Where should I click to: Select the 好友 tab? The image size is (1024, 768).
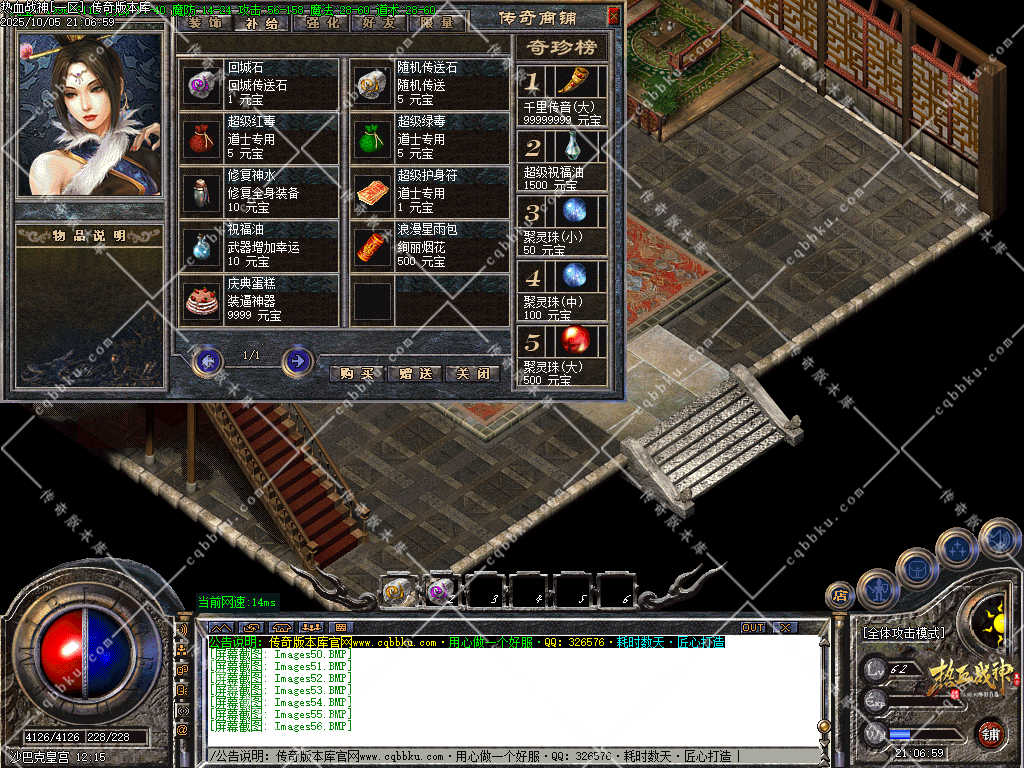379,22
